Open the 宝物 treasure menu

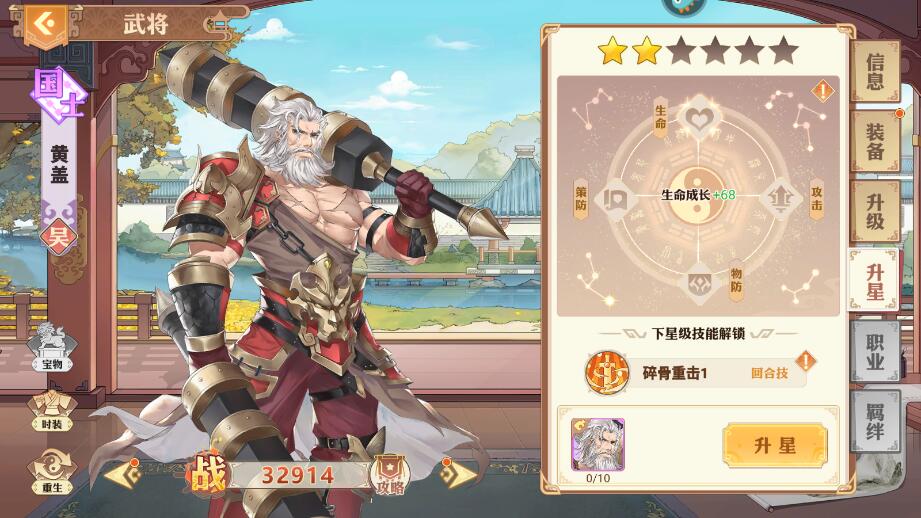51,347
